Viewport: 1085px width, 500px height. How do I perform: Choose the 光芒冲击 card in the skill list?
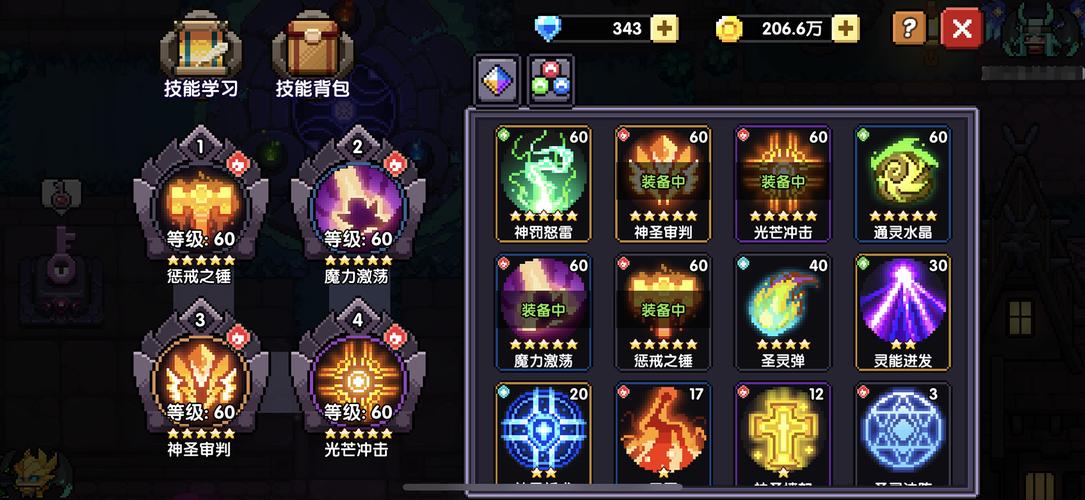783,182
